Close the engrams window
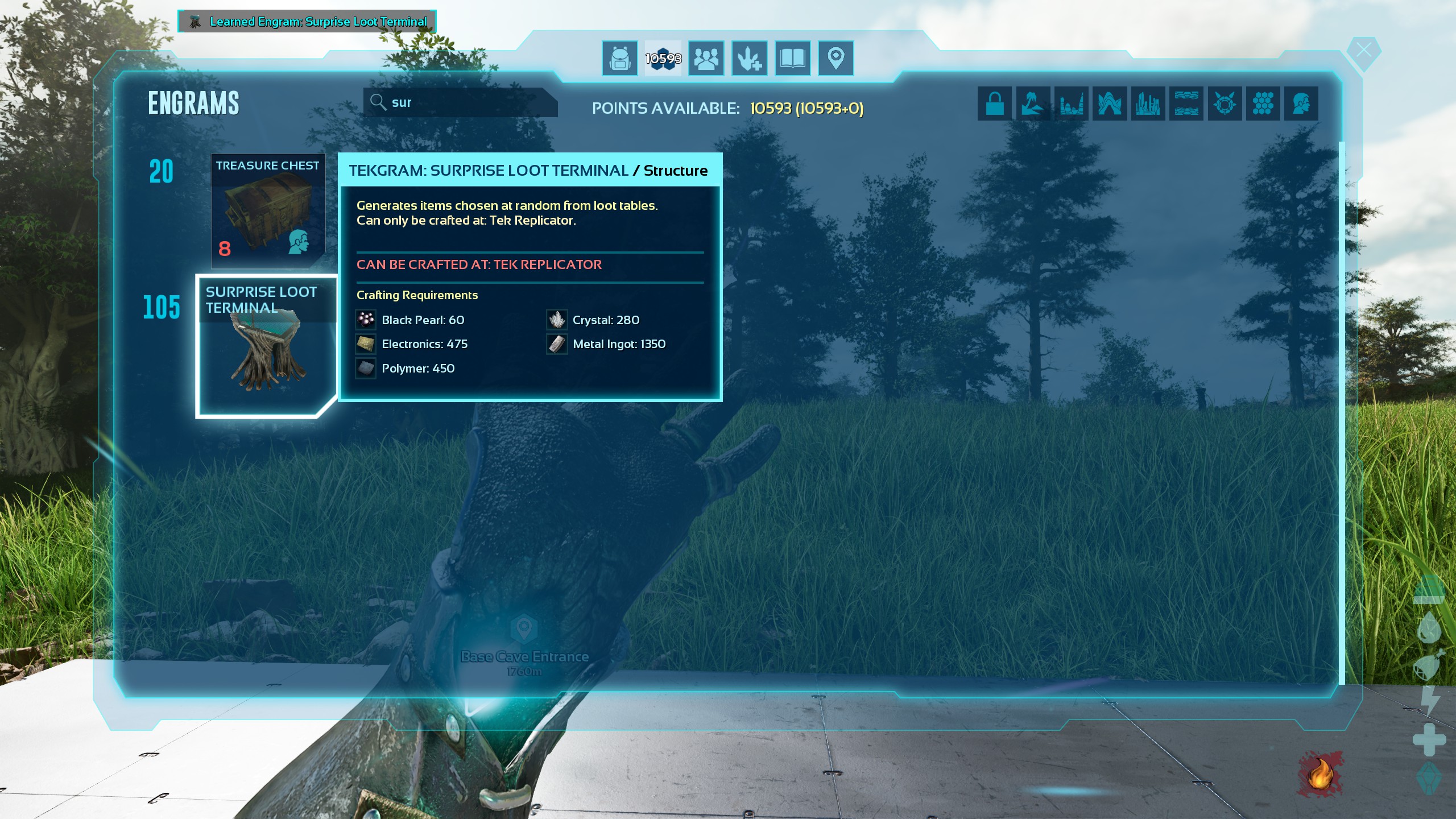The height and width of the screenshot is (819, 1456). pyautogui.click(x=1363, y=51)
